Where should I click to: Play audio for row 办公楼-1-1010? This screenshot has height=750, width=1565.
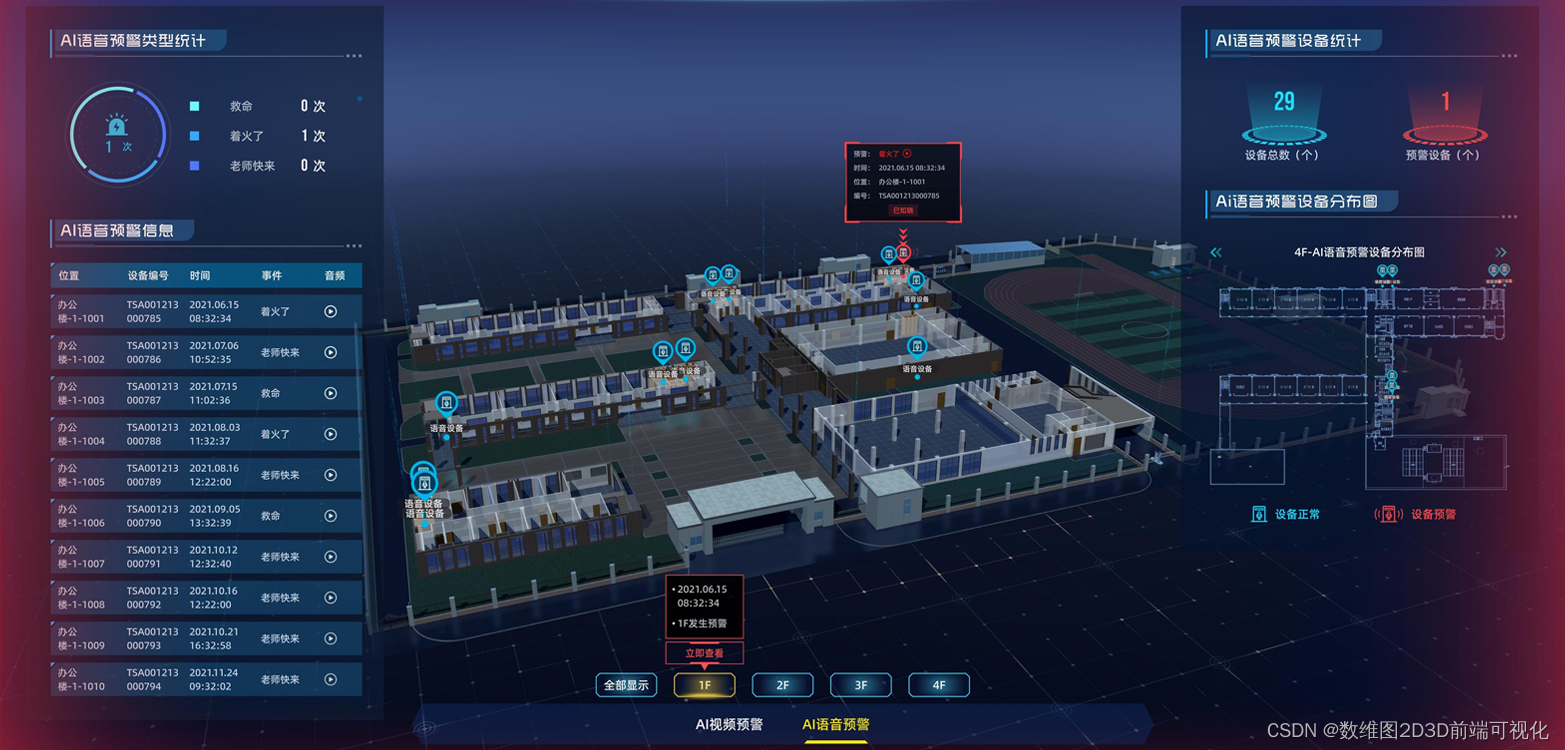331,680
